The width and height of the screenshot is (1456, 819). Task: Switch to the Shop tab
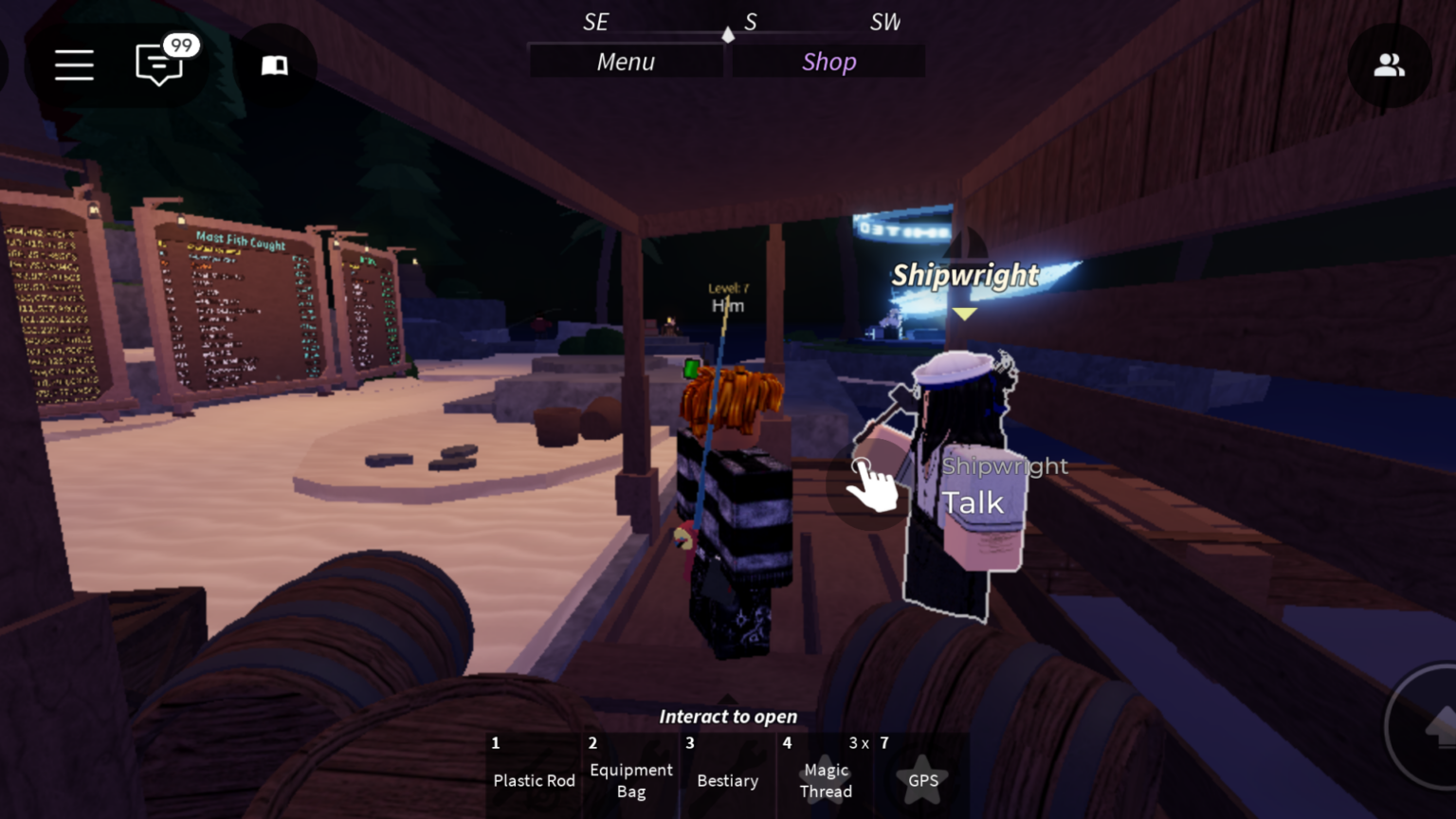[828, 61]
